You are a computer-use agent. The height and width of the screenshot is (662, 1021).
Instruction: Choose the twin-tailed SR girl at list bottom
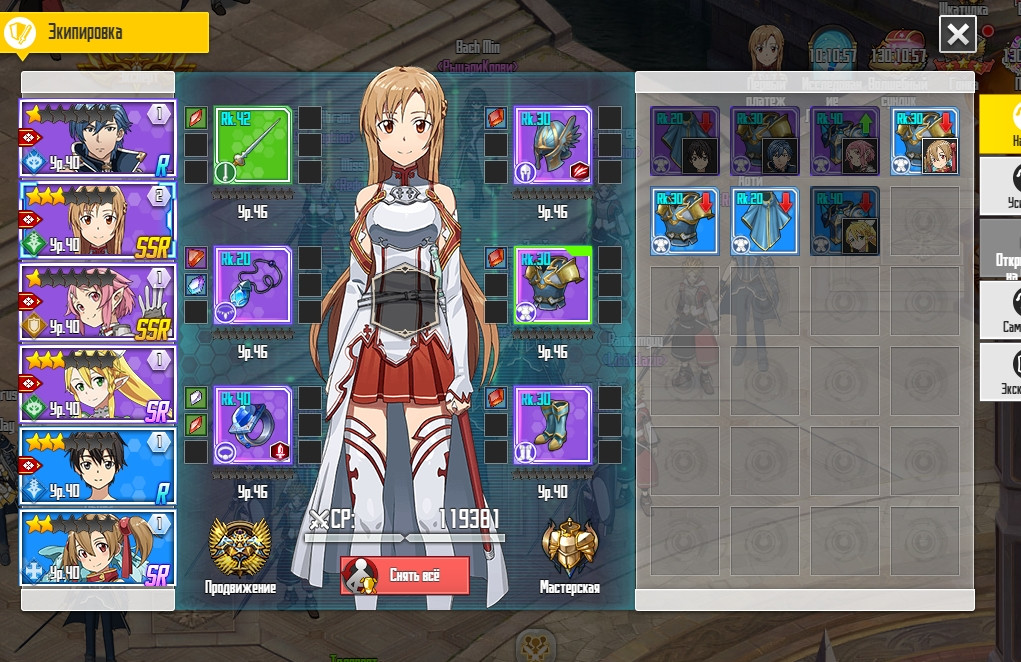(x=98, y=547)
